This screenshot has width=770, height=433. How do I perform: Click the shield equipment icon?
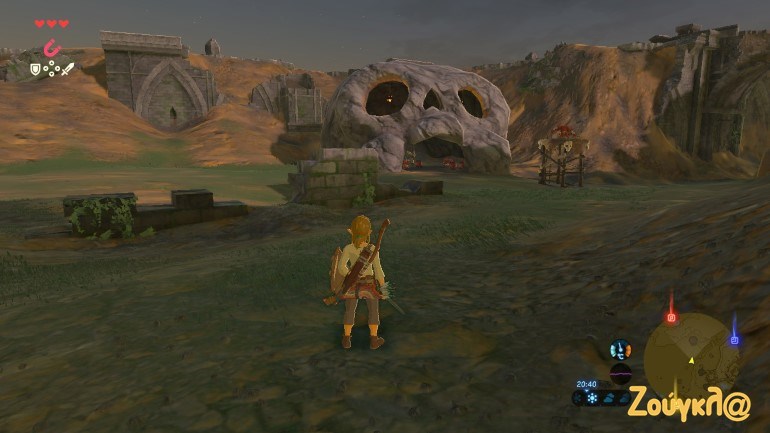[36, 69]
